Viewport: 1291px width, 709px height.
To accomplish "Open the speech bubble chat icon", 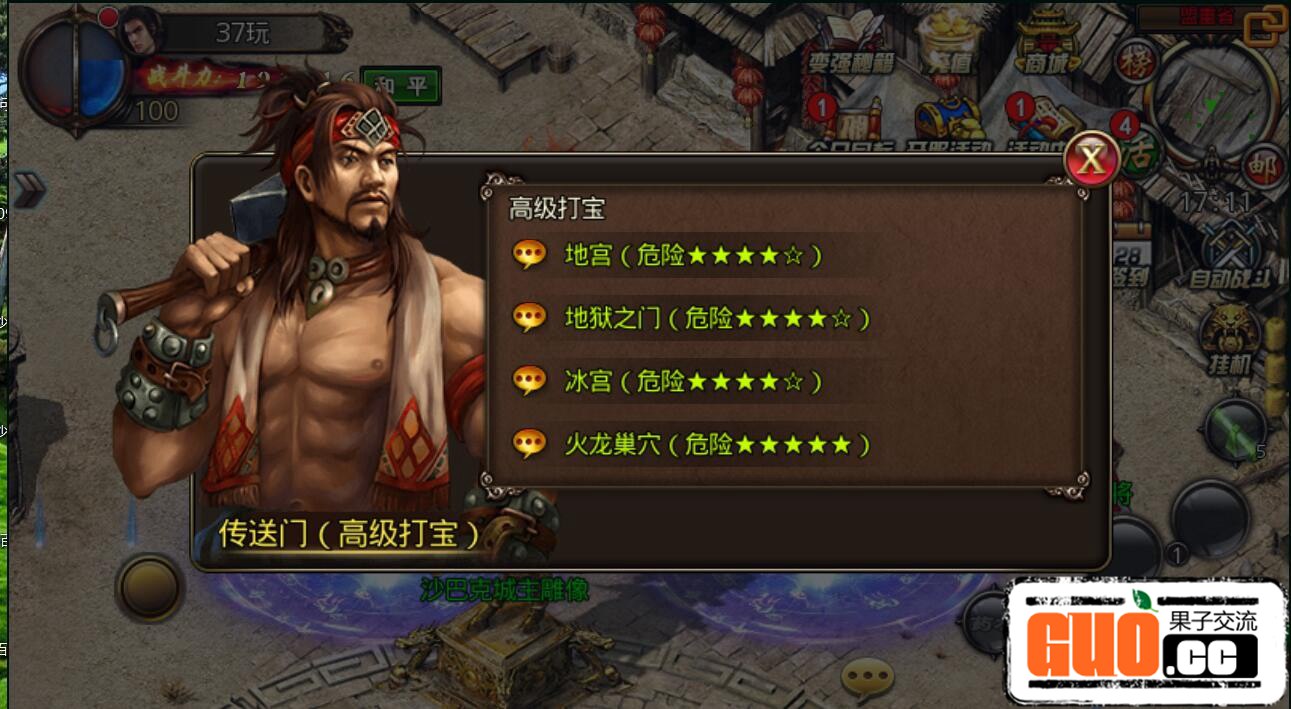I will pos(866,679).
